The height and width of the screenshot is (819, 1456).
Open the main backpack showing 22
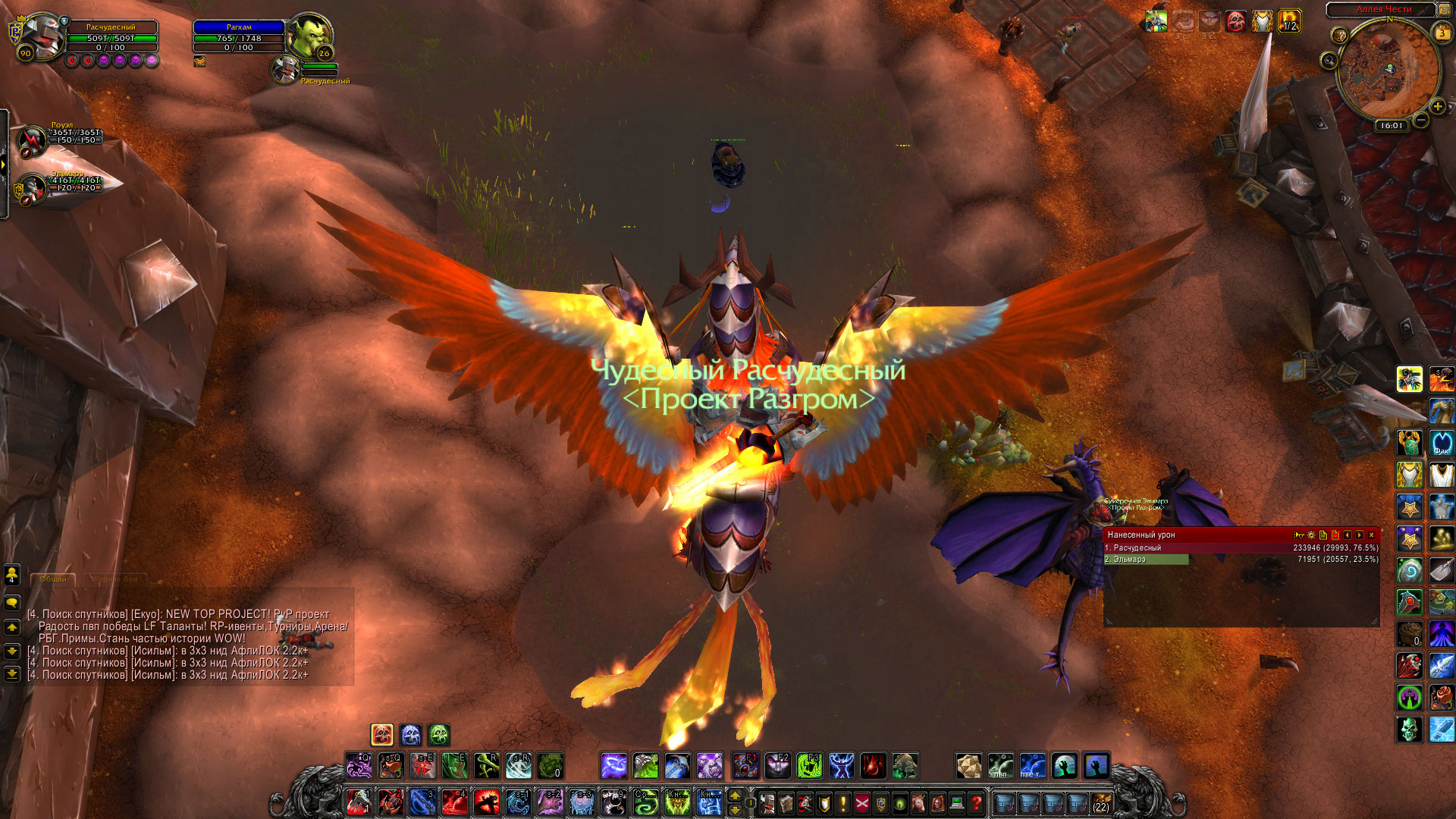(x=1100, y=802)
